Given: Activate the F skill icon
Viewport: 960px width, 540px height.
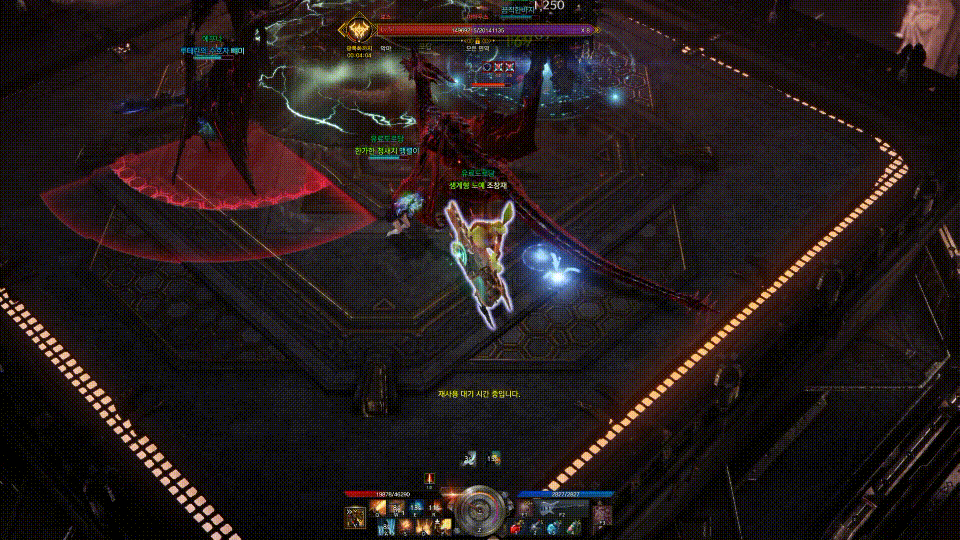Looking at the screenshot, I should tap(445, 525).
